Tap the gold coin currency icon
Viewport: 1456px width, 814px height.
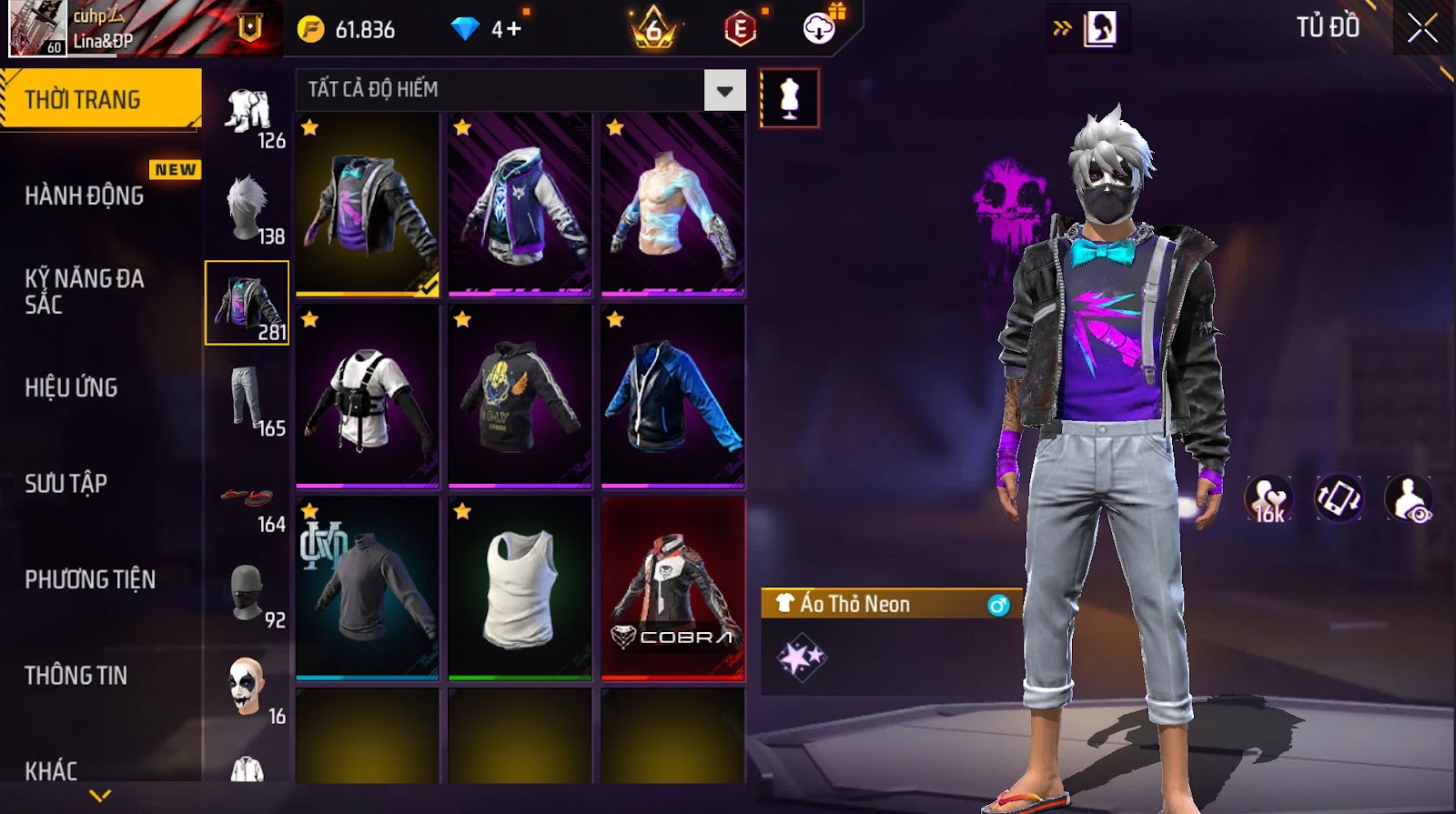point(311,30)
